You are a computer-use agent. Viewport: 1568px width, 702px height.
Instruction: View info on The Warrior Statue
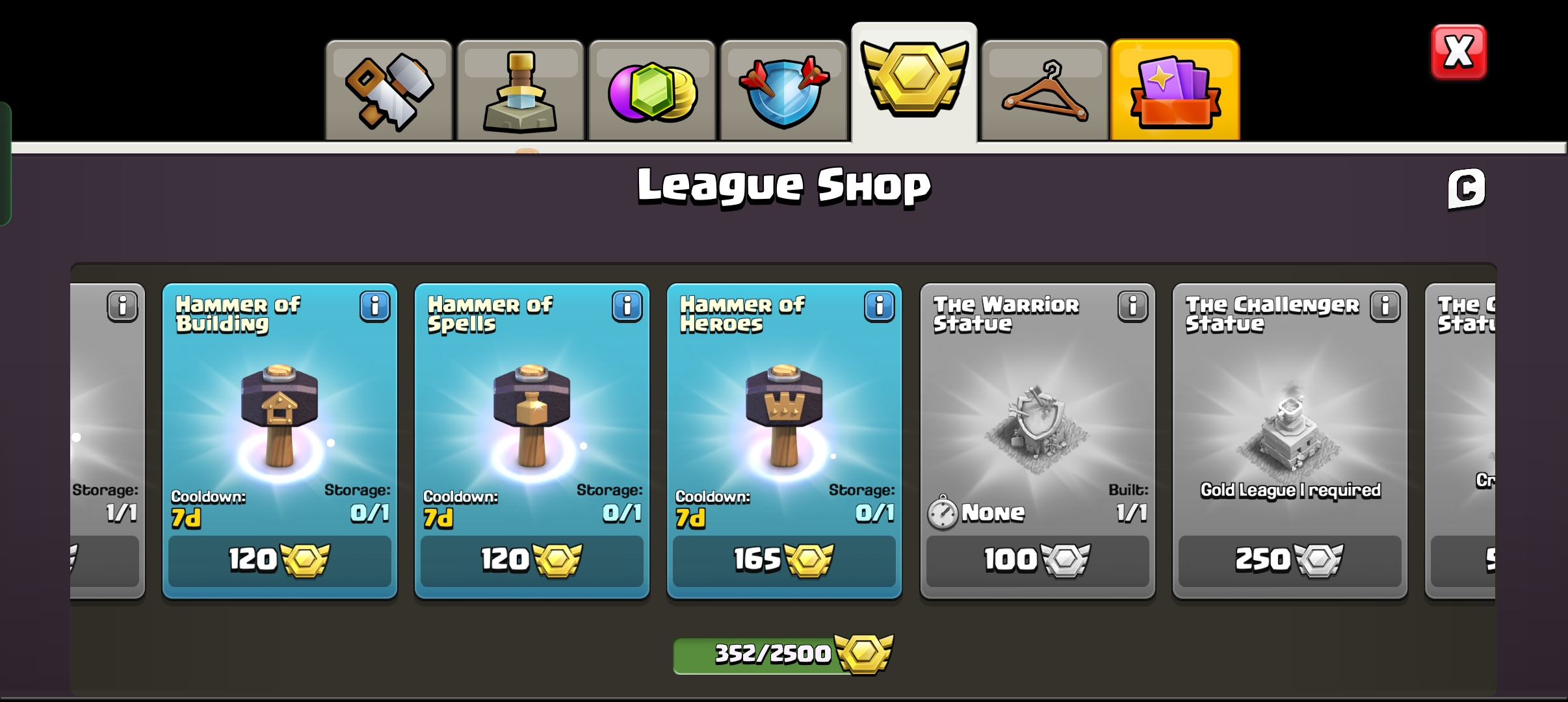(1132, 307)
